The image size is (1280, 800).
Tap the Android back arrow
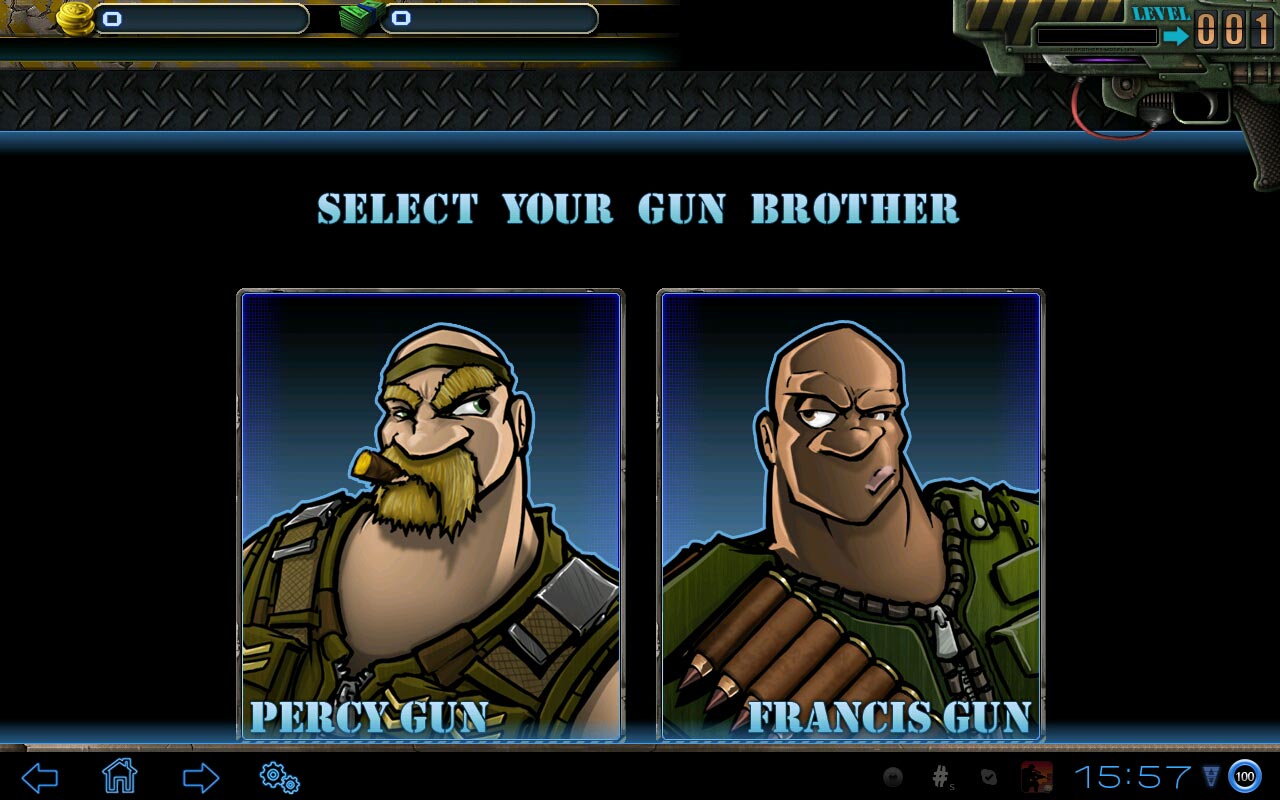click(40, 777)
